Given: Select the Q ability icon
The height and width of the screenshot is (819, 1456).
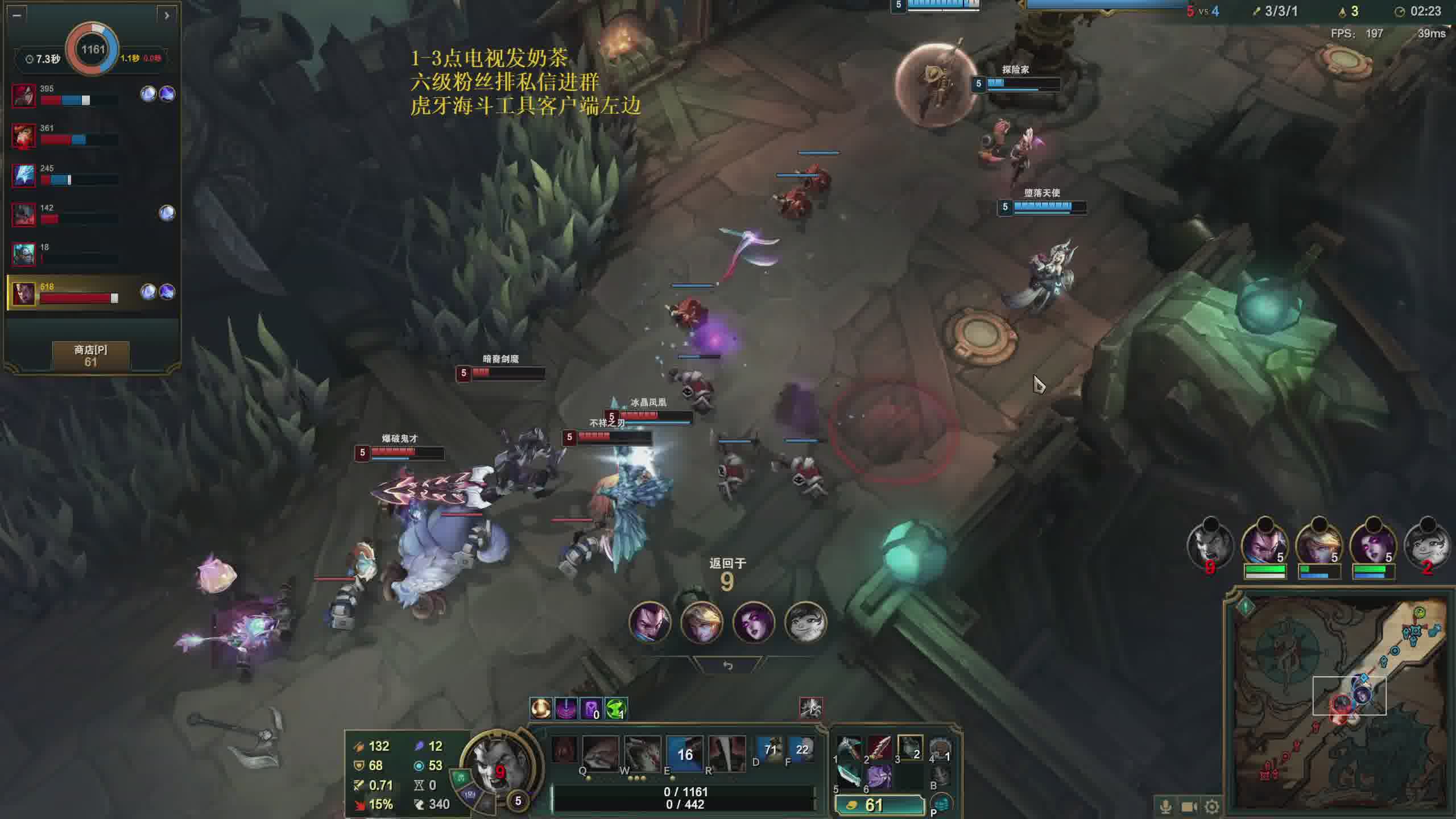Looking at the screenshot, I should (600, 753).
